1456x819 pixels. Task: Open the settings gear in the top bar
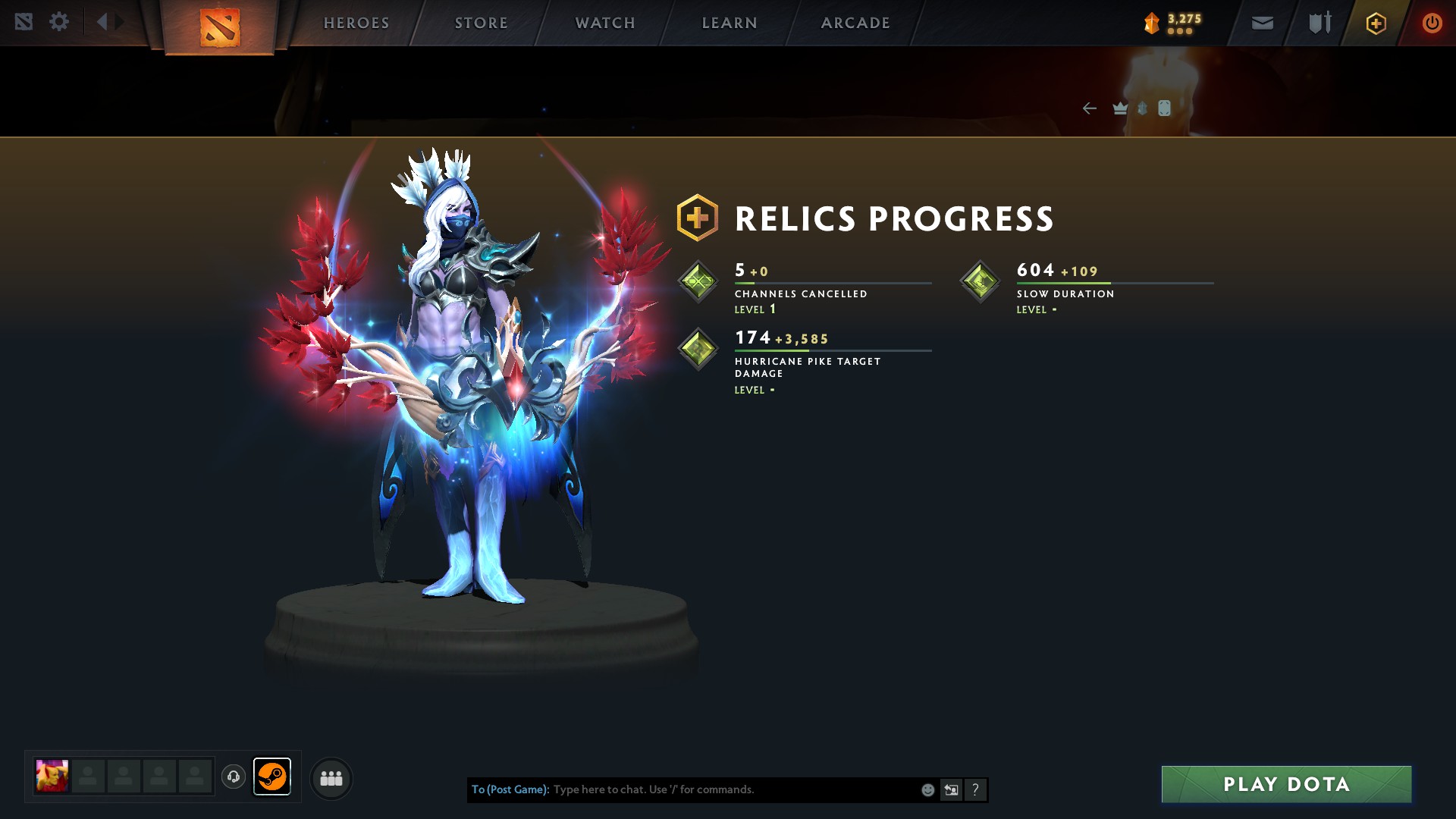click(x=59, y=21)
